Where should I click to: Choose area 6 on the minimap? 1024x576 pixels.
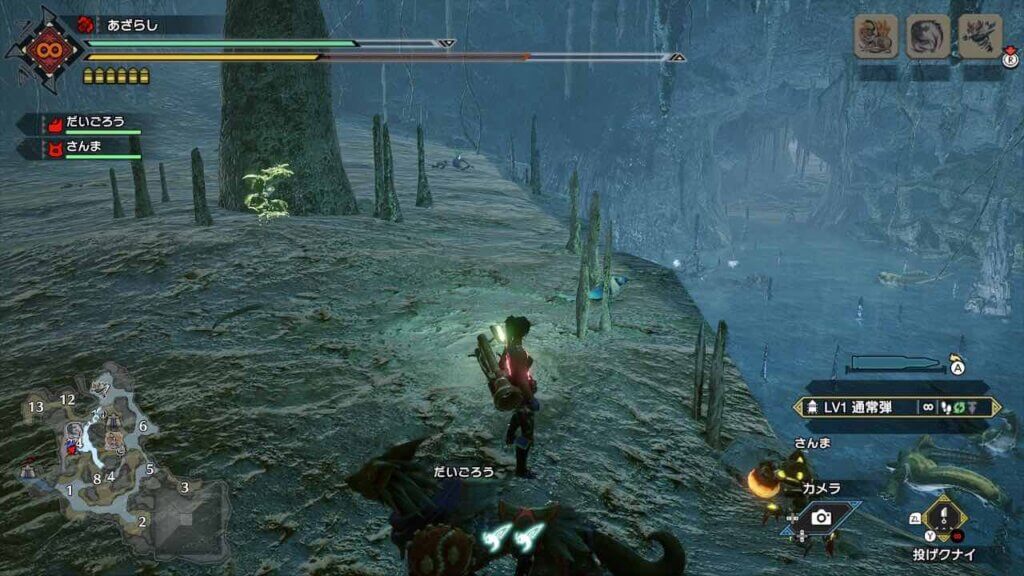(143, 426)
